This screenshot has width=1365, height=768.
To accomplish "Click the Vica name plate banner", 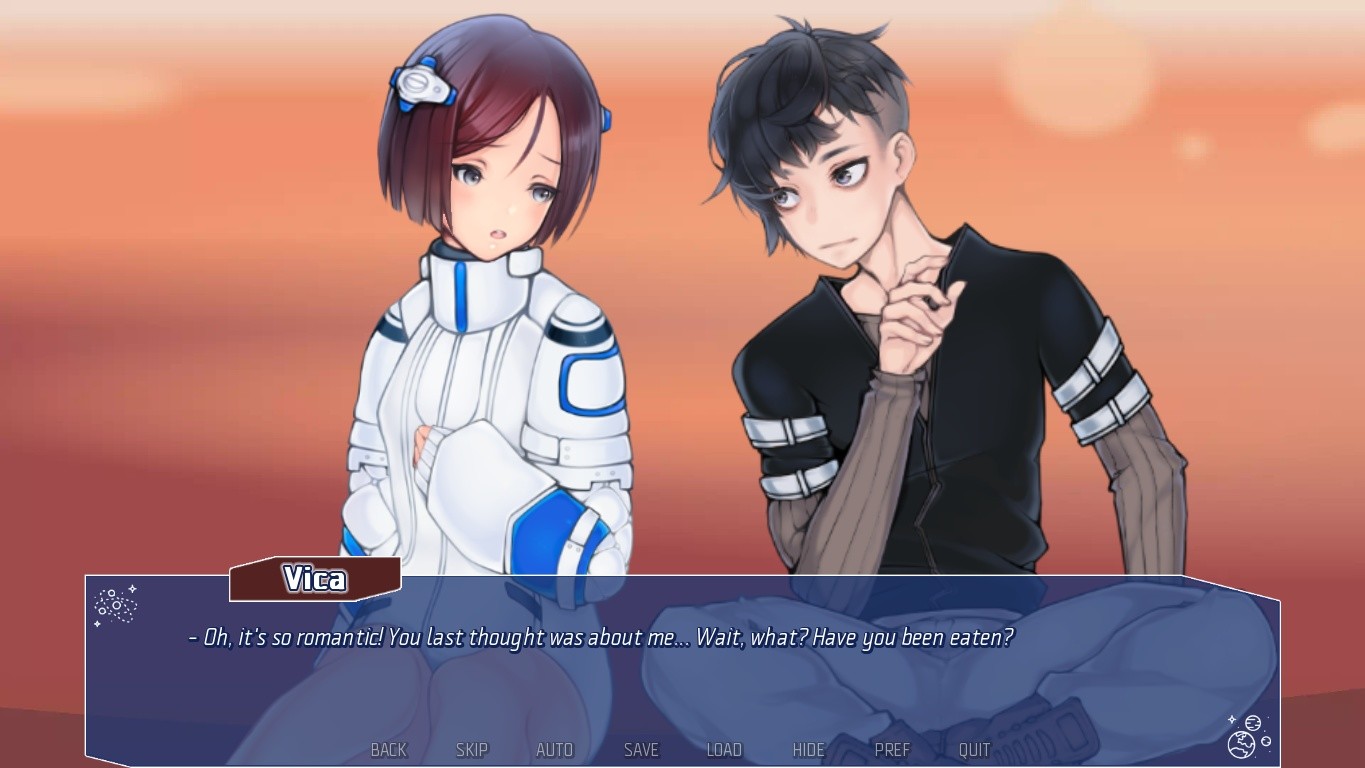I will 314,579.
